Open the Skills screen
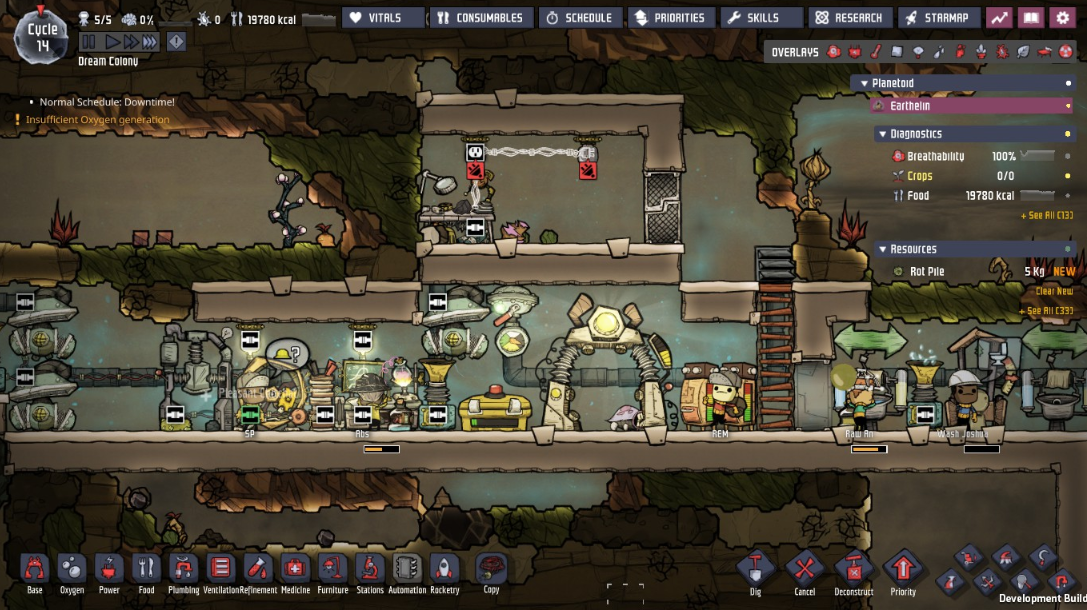This screenshot has width=1087, height=610. (761, 18)
